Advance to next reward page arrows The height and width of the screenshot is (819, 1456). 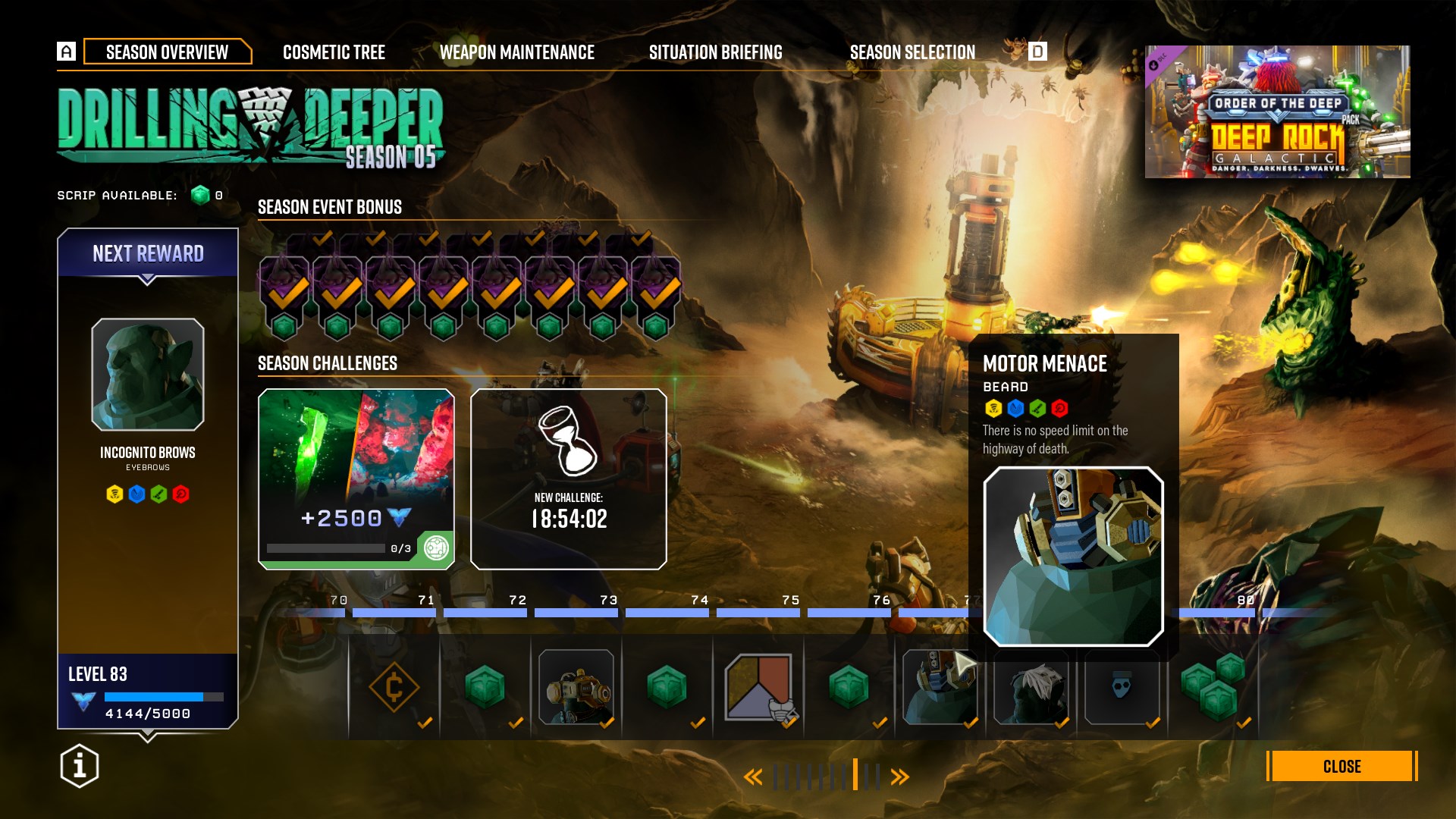coord(899,777)
